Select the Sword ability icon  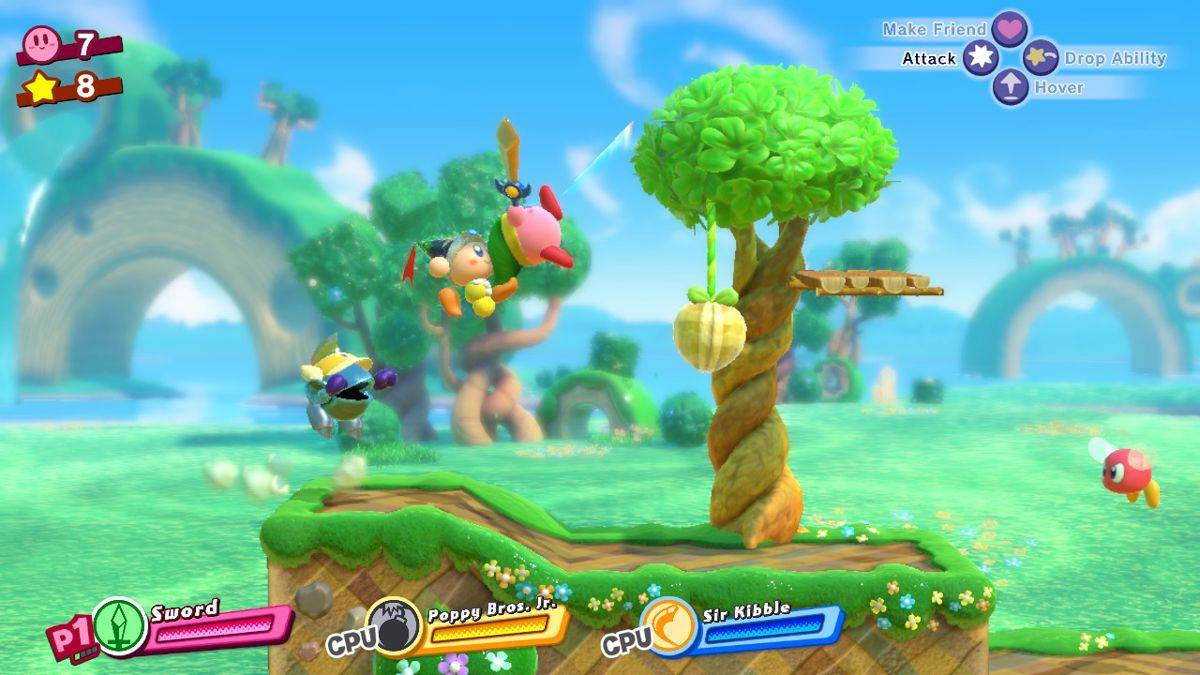click(x=120, y=626)
